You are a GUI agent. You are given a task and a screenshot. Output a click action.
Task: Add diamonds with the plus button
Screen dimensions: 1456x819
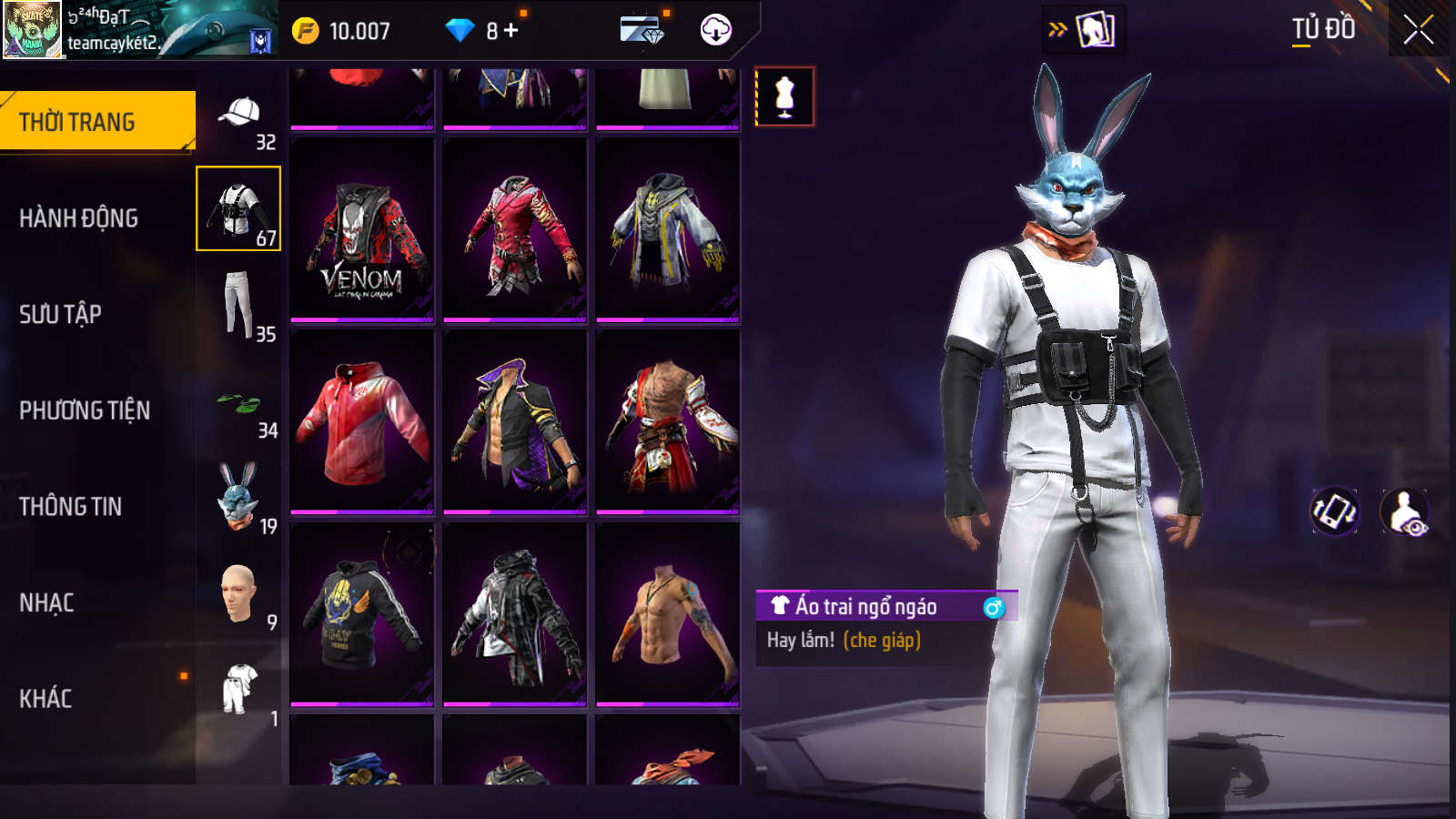[x=511, y=31]
